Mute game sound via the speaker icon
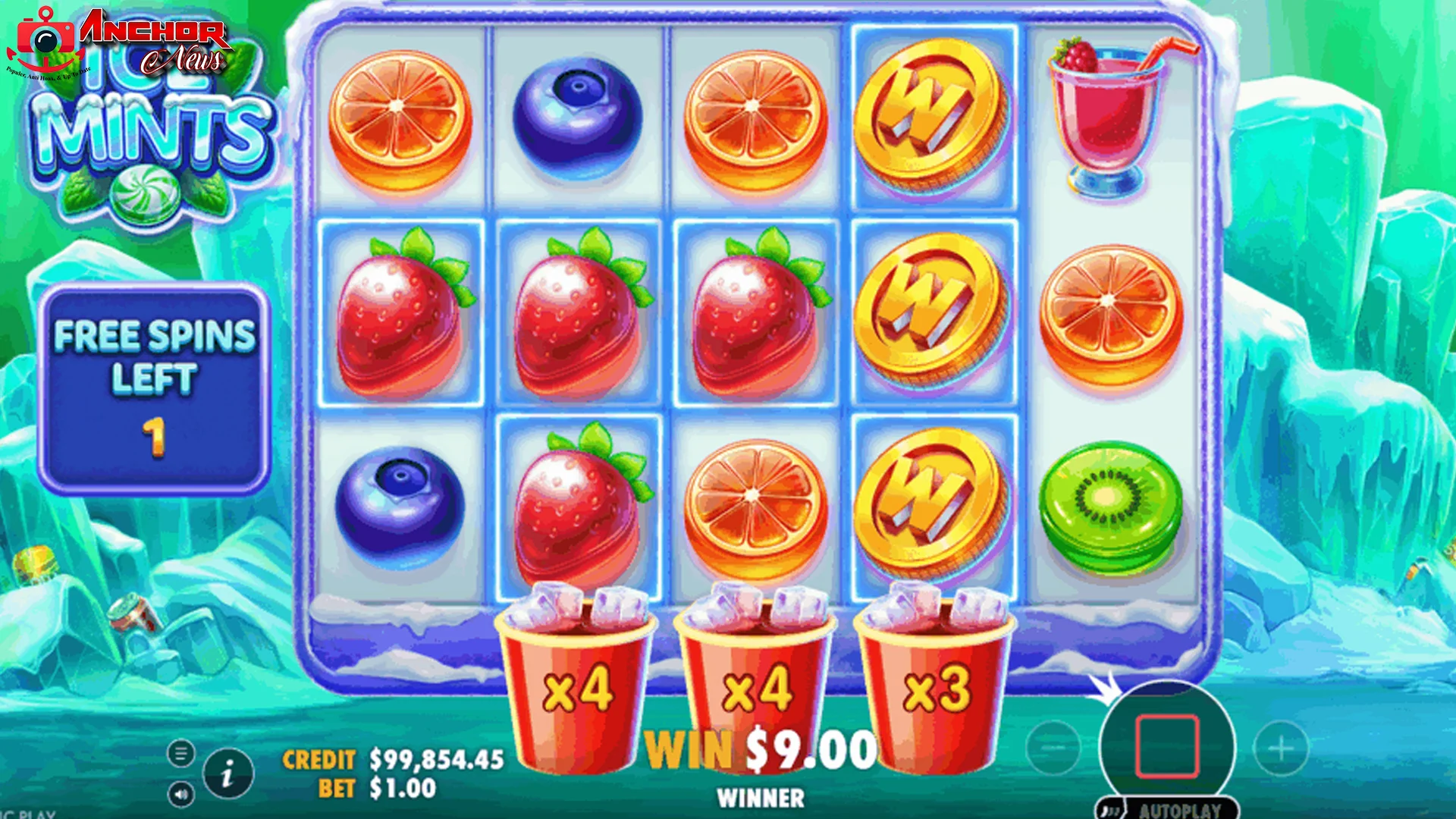 click(182, 796)
